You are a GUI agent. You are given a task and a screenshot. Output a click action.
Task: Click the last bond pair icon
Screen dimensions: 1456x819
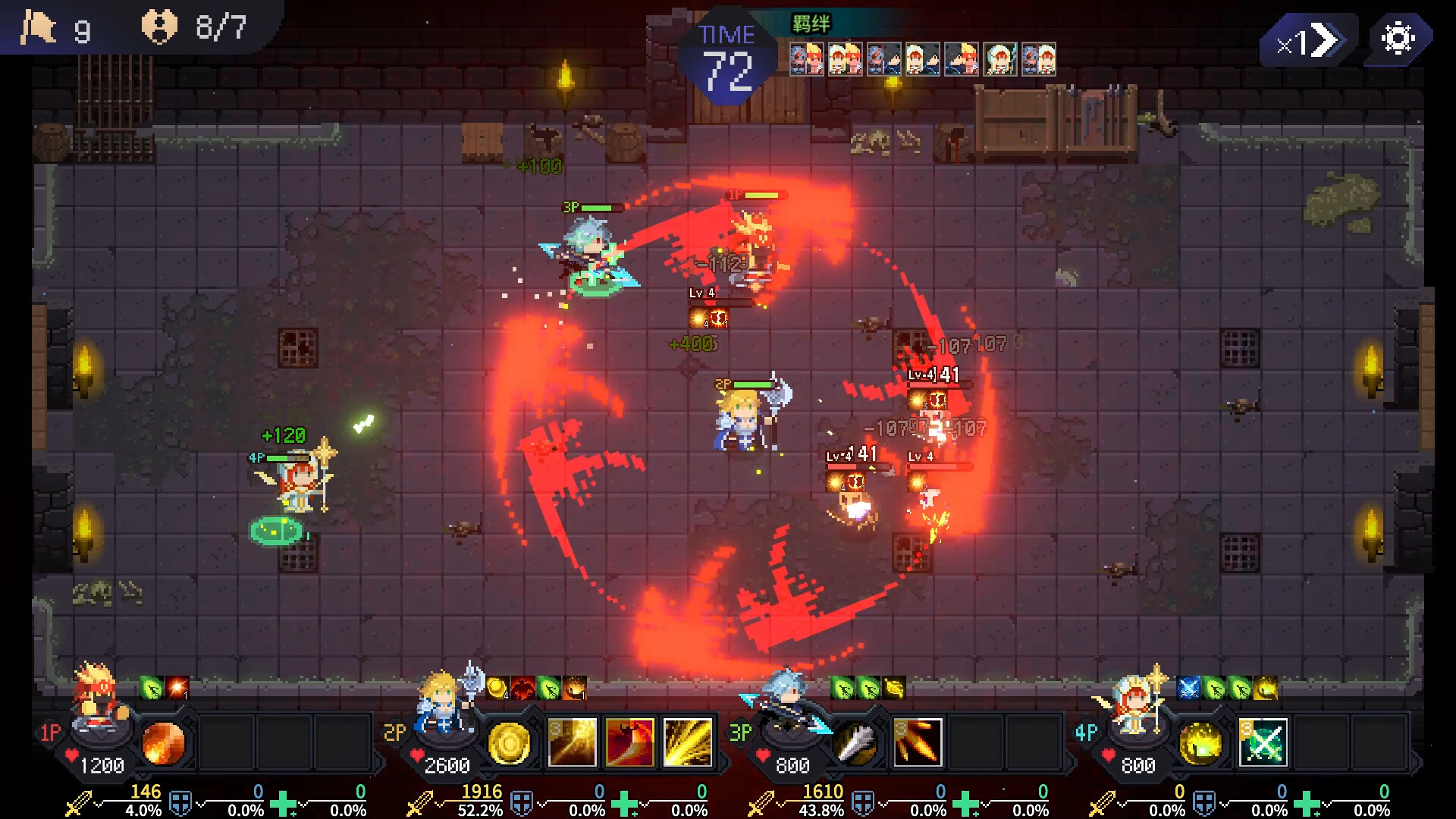point(1038,59)
